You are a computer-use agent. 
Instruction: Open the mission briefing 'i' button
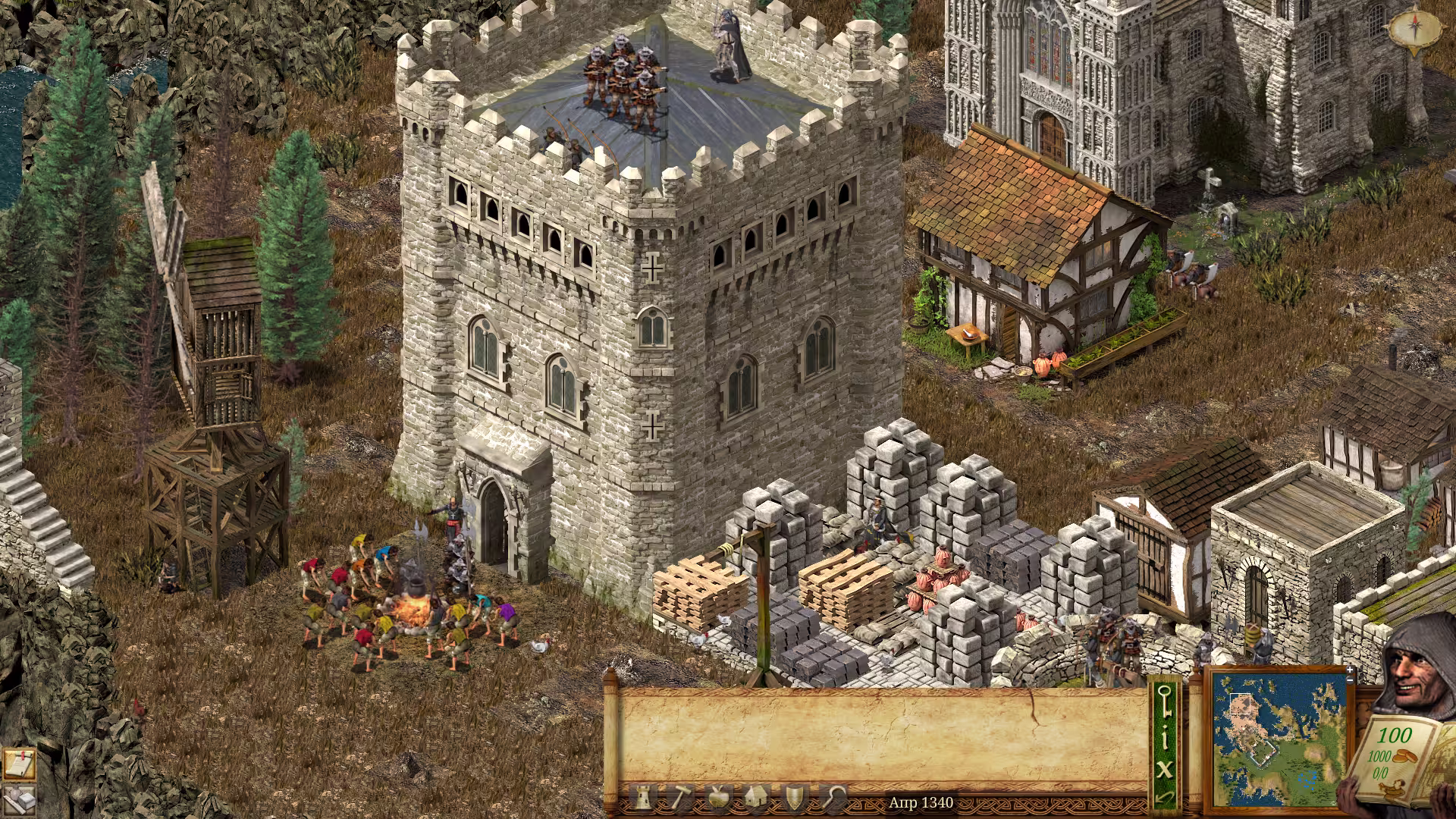pyautogui.click(x=1165, y=739)
